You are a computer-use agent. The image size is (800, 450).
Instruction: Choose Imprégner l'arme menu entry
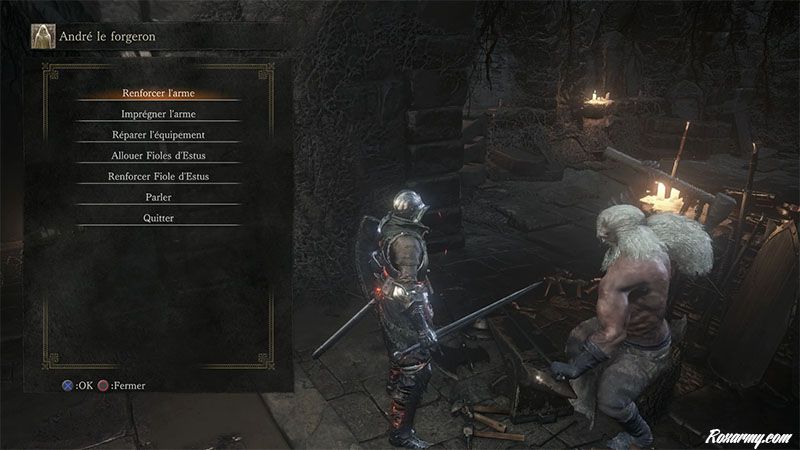point(159,114)
